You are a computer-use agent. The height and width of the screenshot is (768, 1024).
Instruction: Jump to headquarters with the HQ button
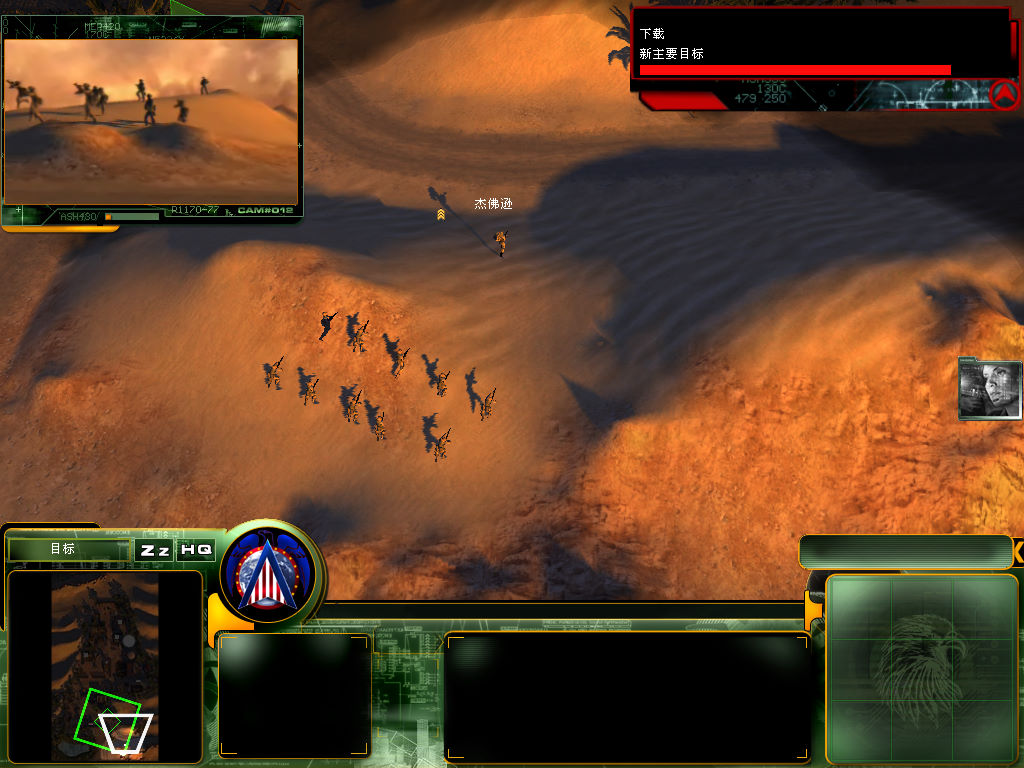[x=196, y=550]
